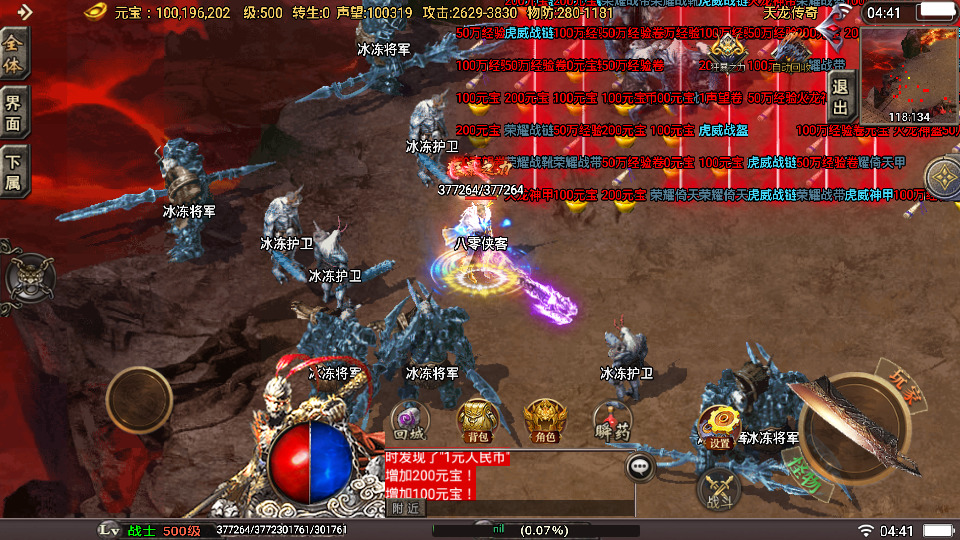
Task: Hit the 退出 exit button
Action: point(840,98)
